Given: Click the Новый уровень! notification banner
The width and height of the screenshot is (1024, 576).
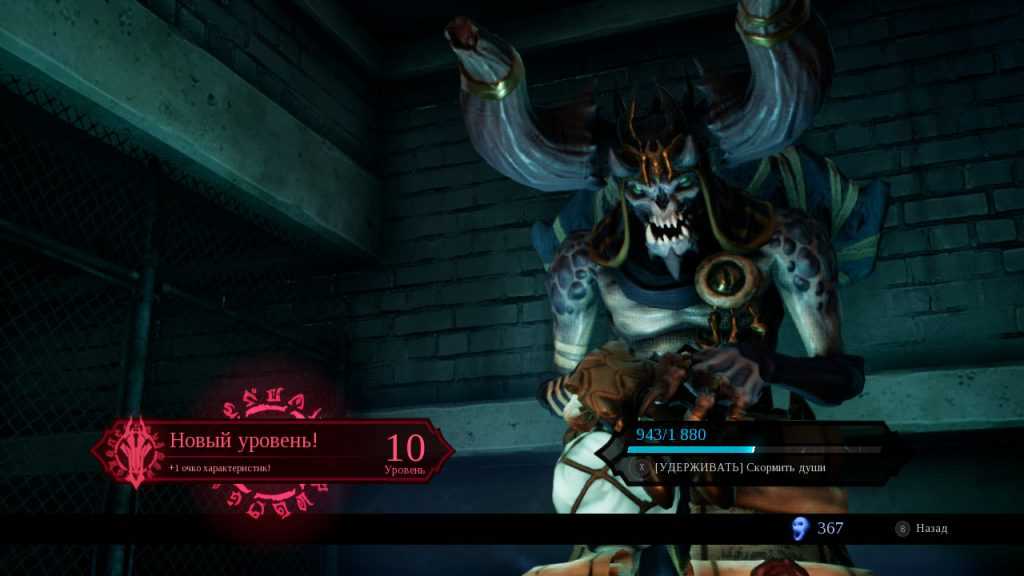Looking at the screenshot, I should 272,450.
